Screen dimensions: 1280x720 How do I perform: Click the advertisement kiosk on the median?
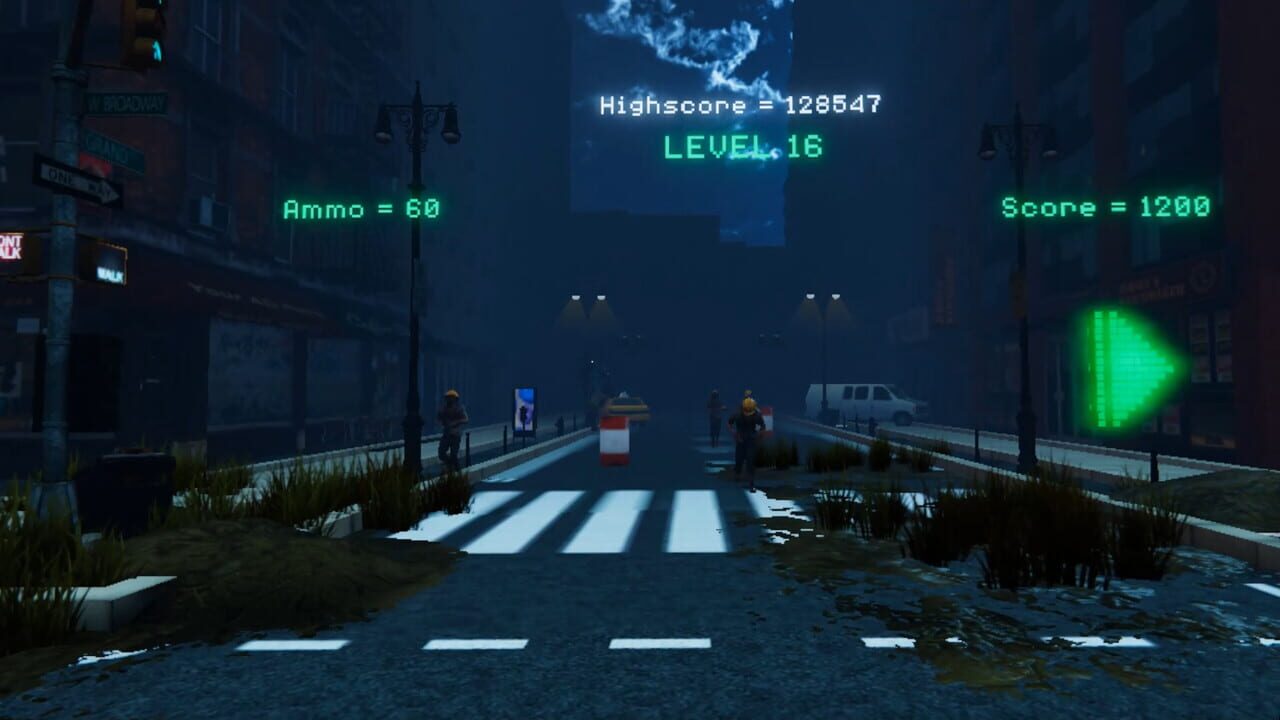coord(524,410)
